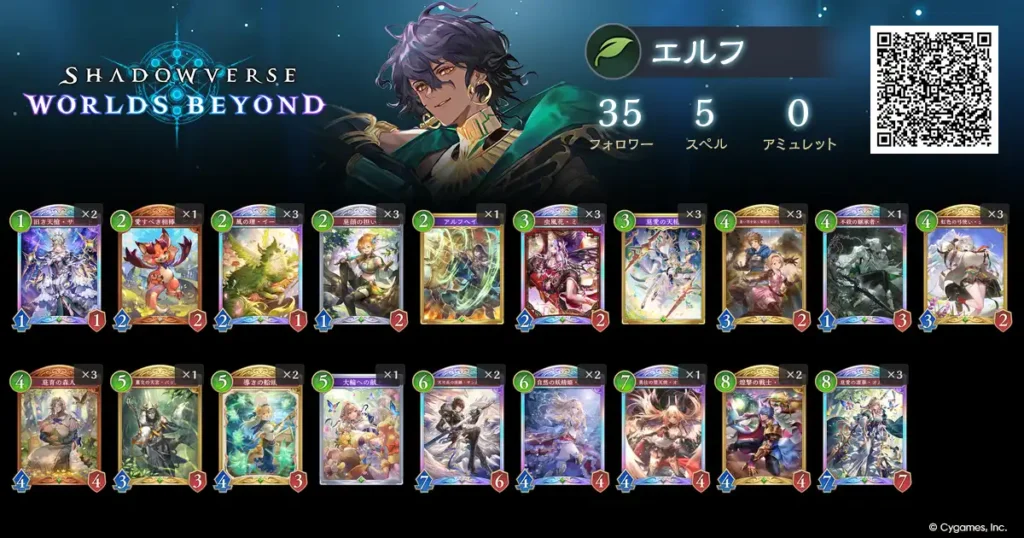This screenshot has height=538, width=1024.
Task: Pick the 5-cost hooded forest figure card
Action: [x=160, y=428]
